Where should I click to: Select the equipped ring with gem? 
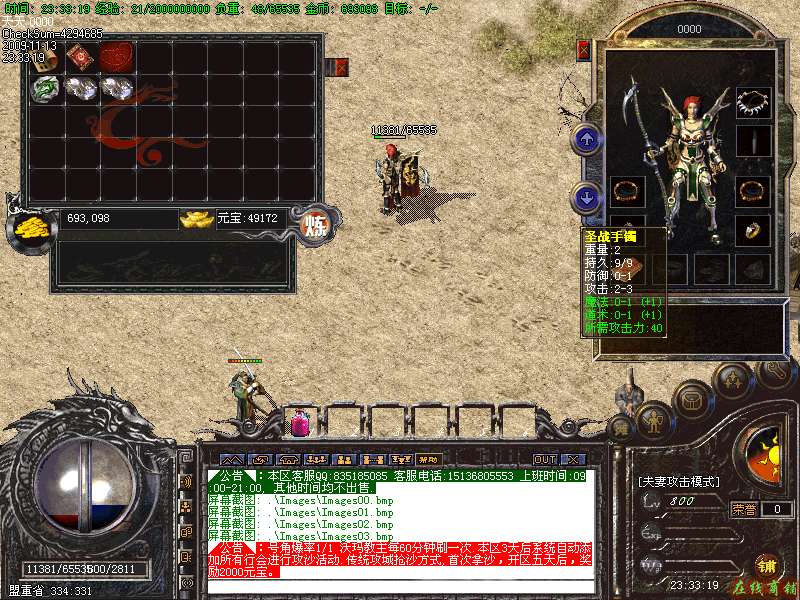point(753,230)
